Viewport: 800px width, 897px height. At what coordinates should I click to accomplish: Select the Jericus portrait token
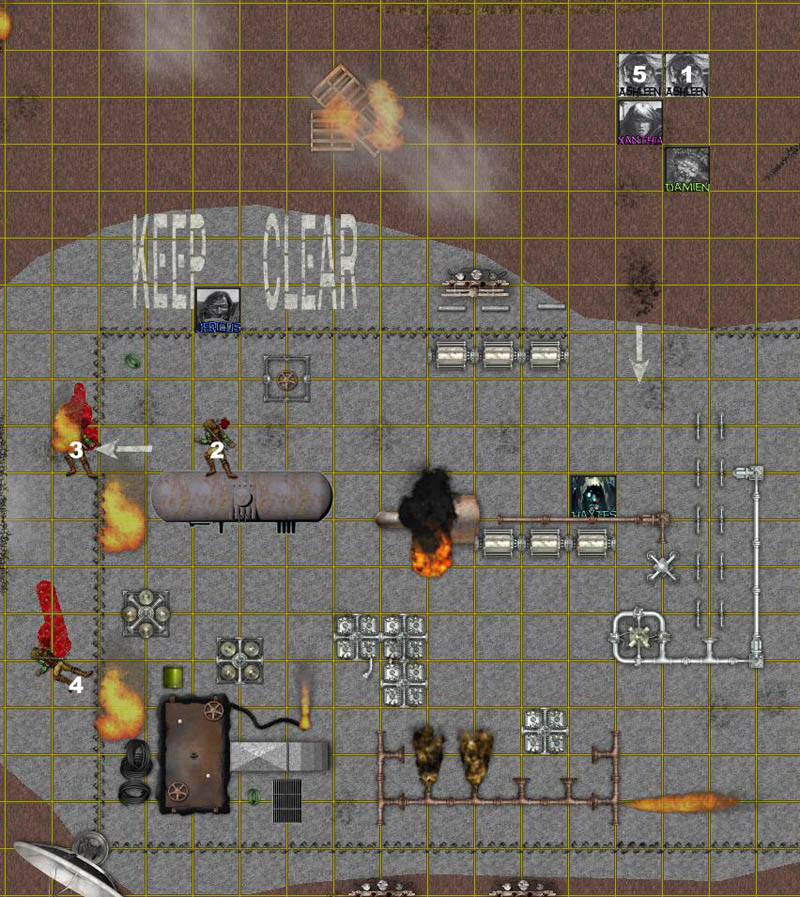[x=217, y=309]
